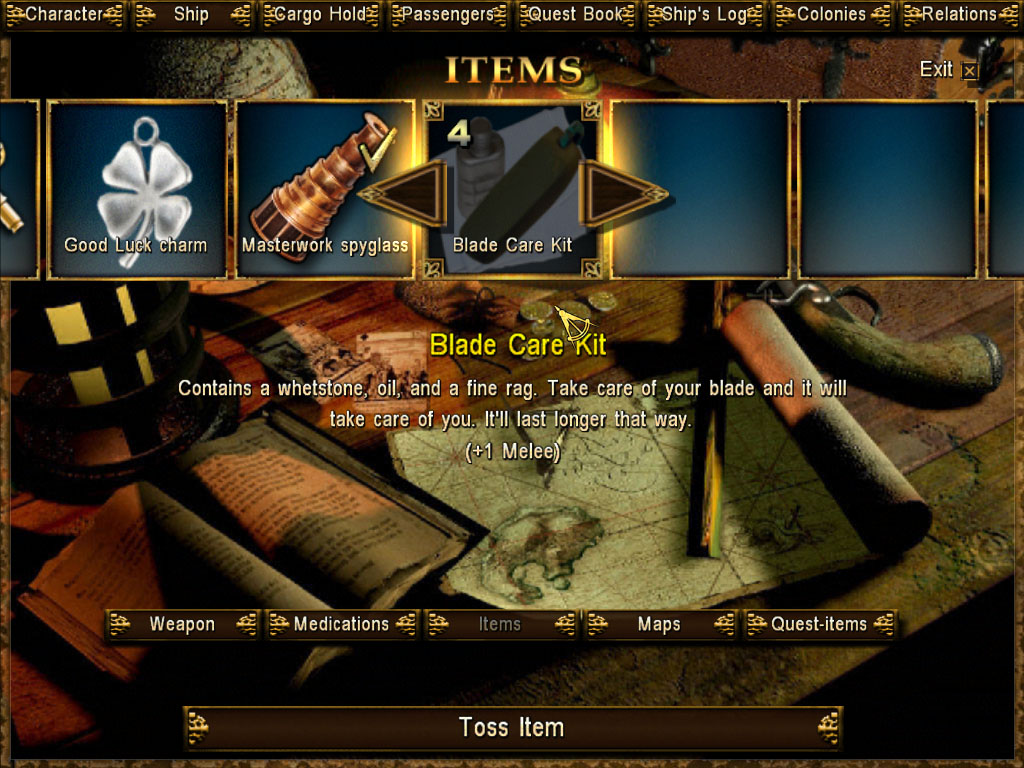The image size is (1024, 768).
Task: Choose the Blade Care Kit slot
Action: tap(512, 190)
